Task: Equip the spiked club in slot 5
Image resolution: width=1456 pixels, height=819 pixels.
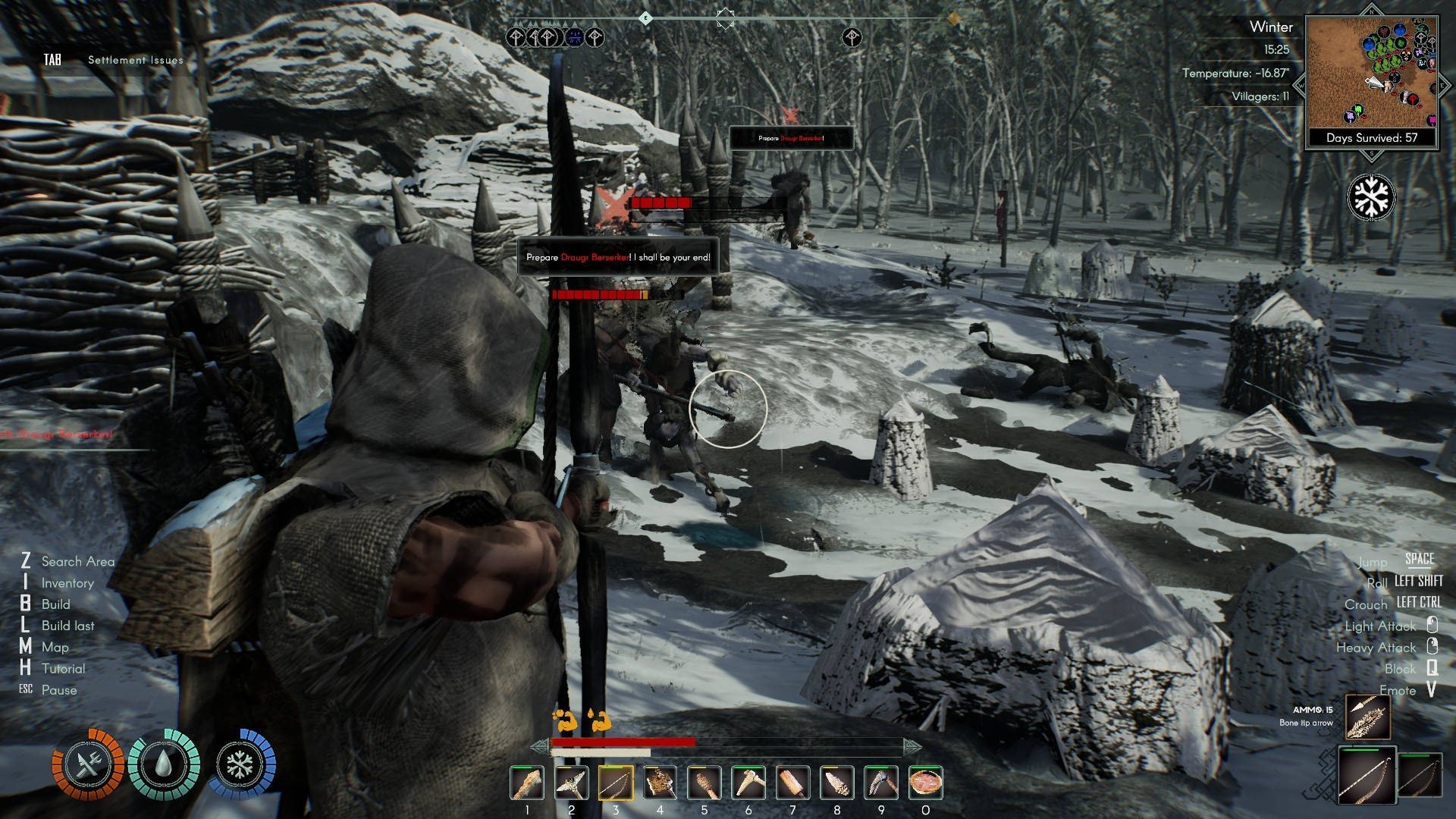Action: [x=704, y=783]
